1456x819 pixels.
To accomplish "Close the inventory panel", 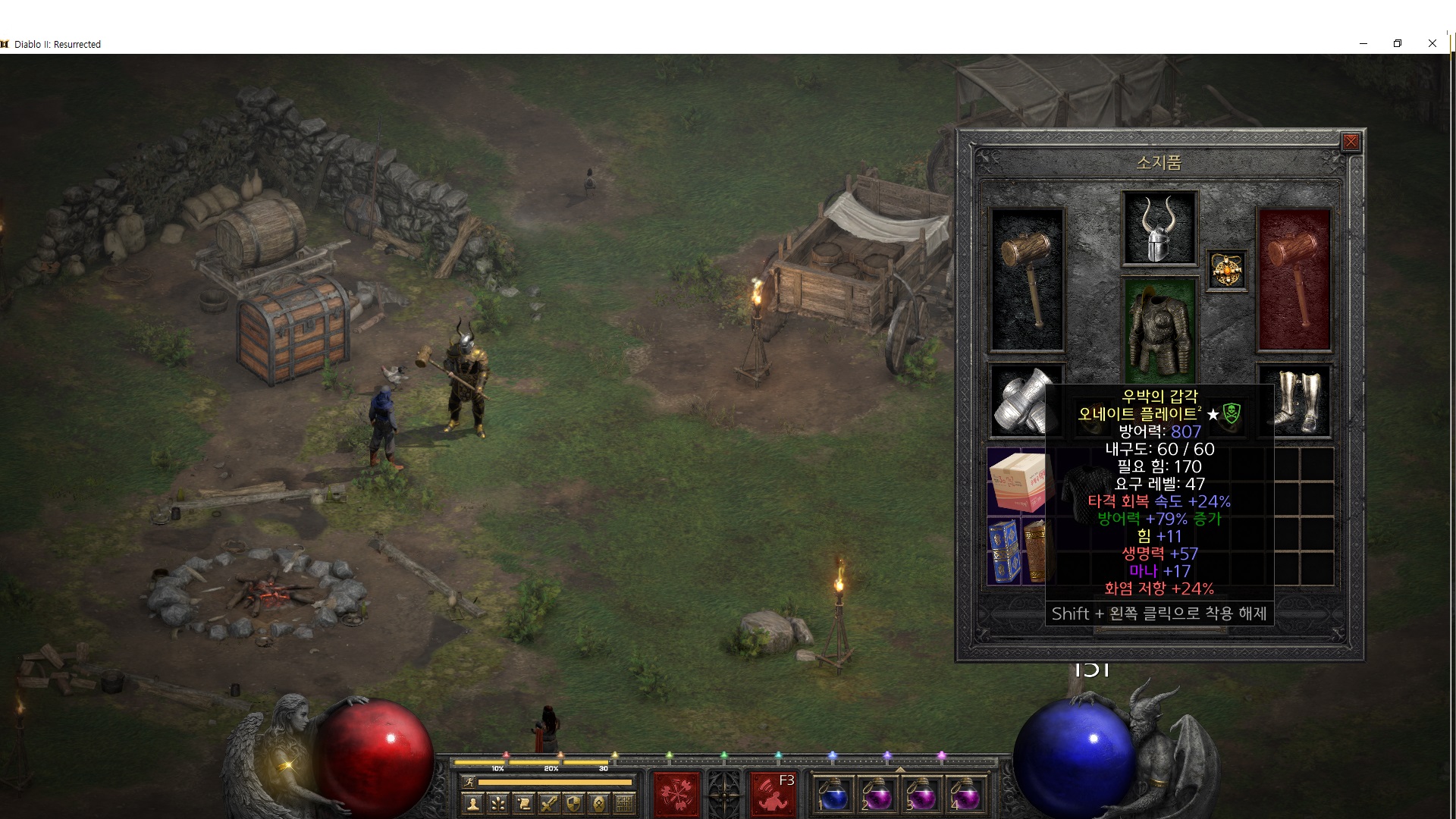I will pos(1351,142).
